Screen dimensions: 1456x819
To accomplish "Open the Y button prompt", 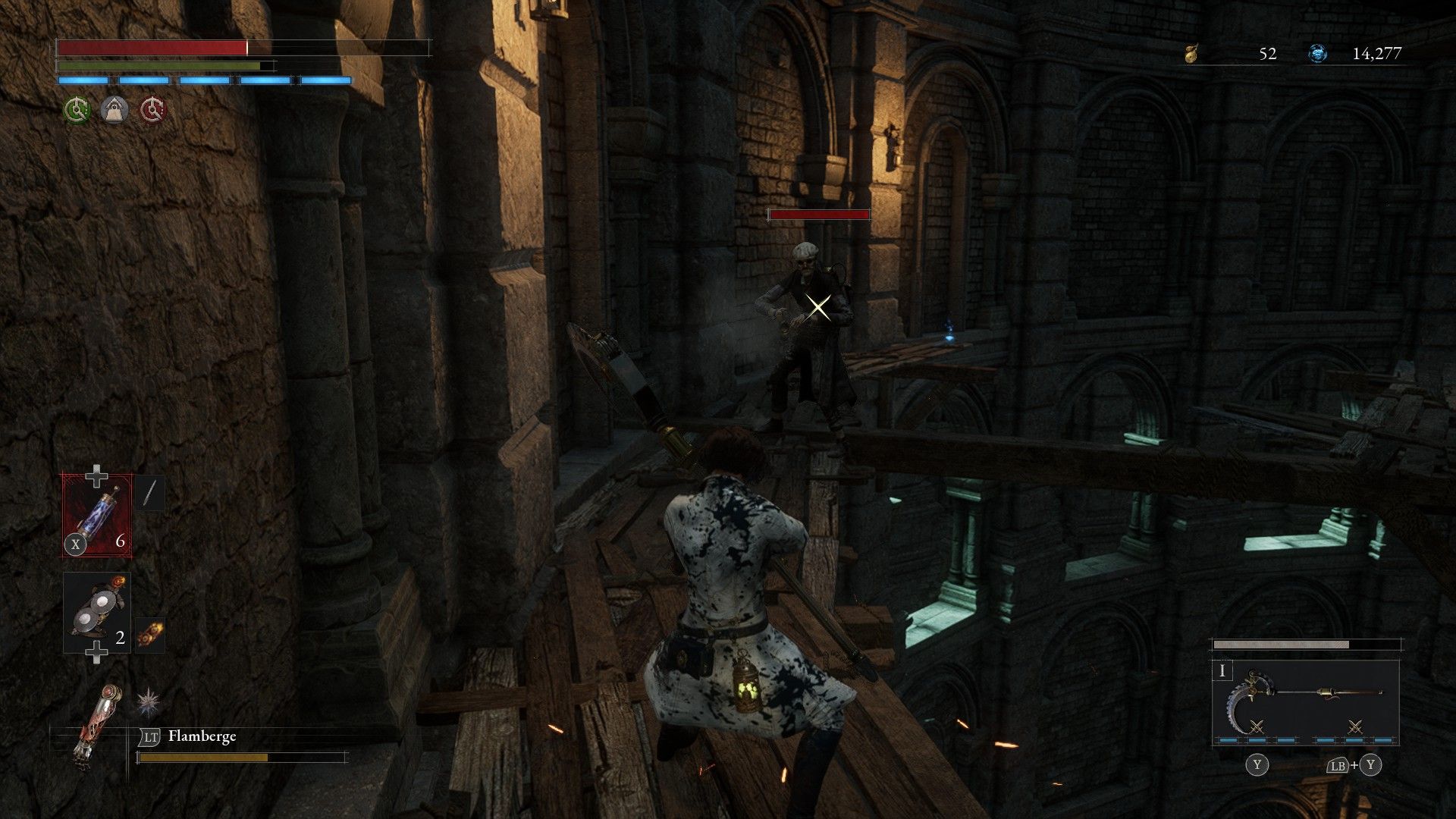I will [1257, 766].
